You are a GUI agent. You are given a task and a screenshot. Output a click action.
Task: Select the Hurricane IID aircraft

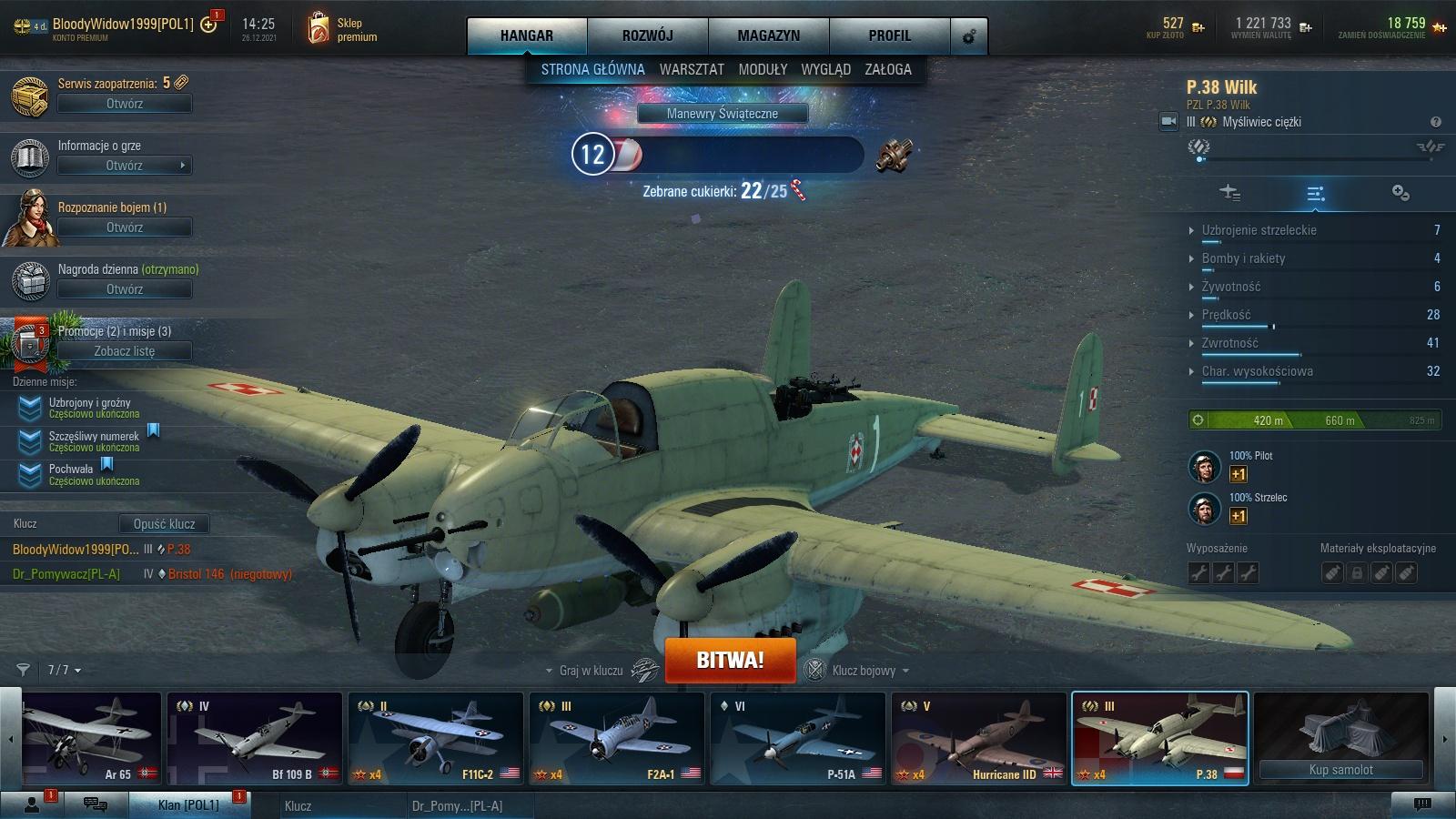[978, 739]
